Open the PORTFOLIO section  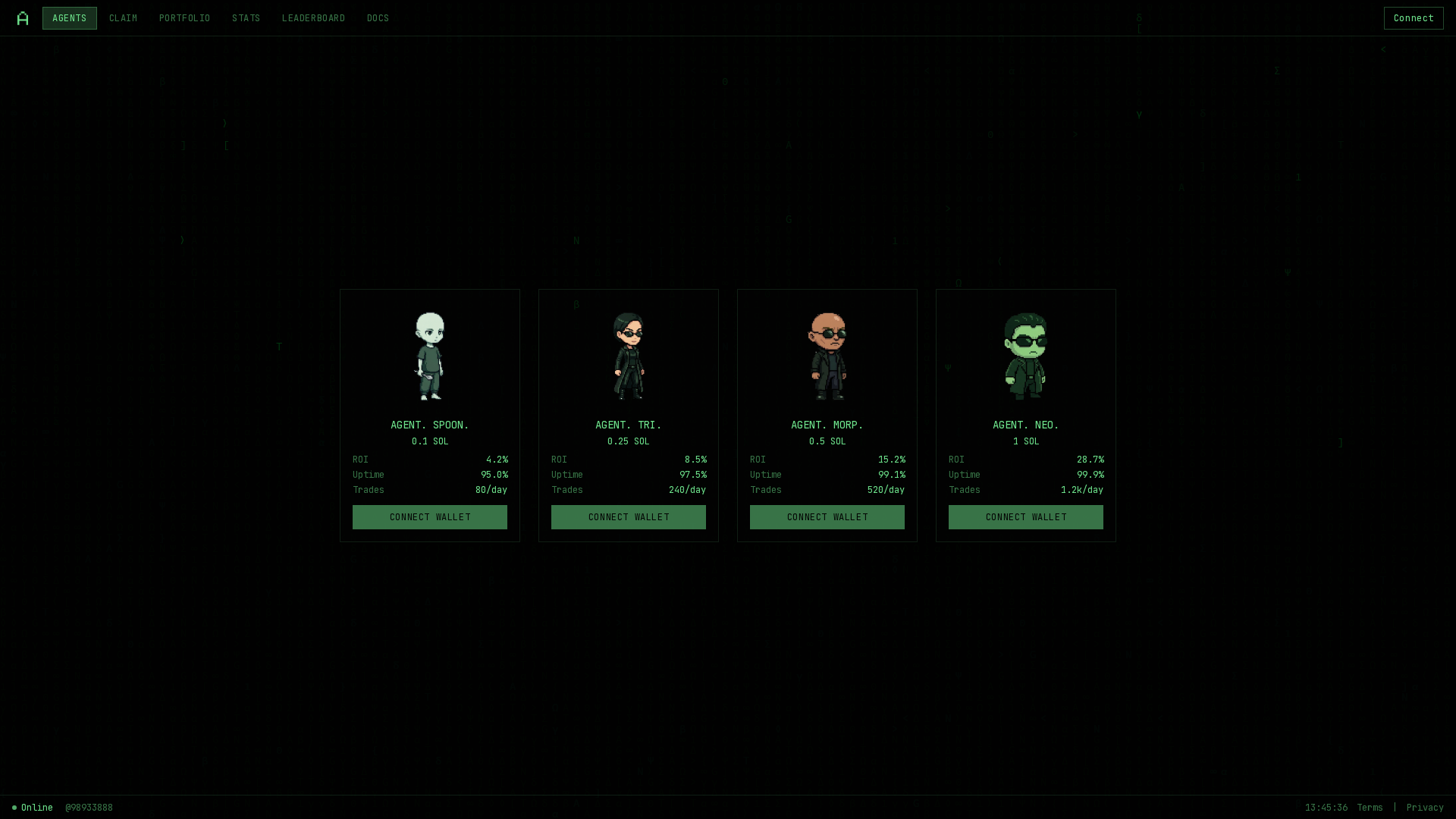click(184, 17)
